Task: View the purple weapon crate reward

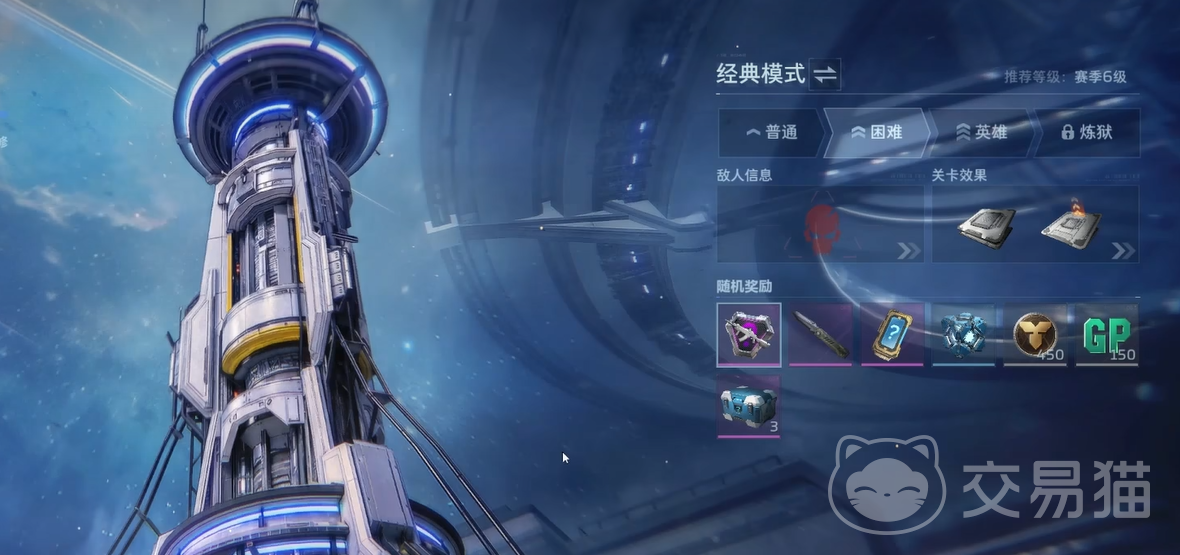Action: 749,334
